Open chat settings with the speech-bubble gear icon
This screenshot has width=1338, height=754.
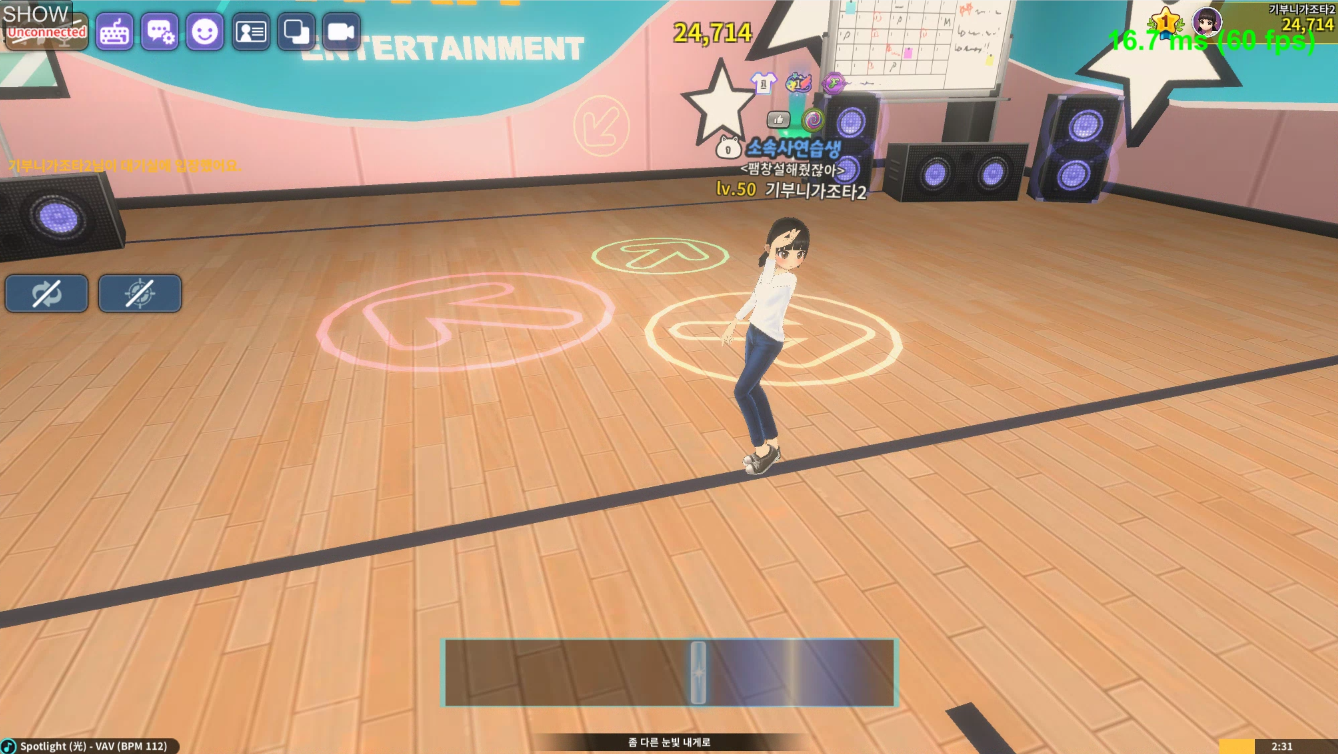[x=160, y=32]
